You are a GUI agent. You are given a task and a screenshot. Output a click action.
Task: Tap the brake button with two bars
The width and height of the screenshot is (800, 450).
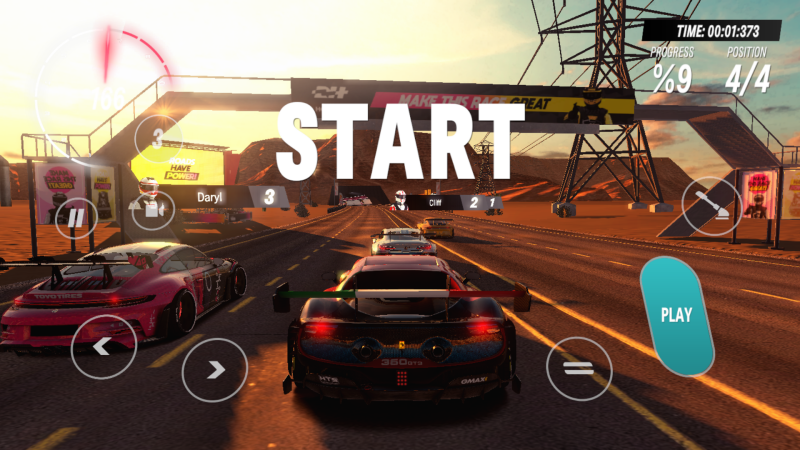[579, 369]
